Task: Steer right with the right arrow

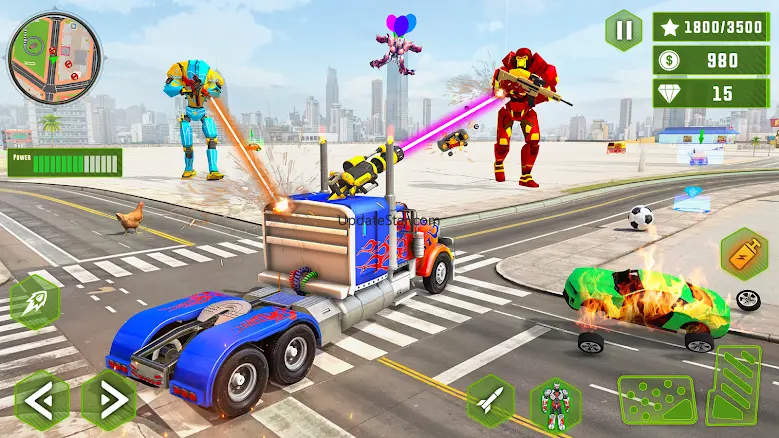Action: pos(108,400)
